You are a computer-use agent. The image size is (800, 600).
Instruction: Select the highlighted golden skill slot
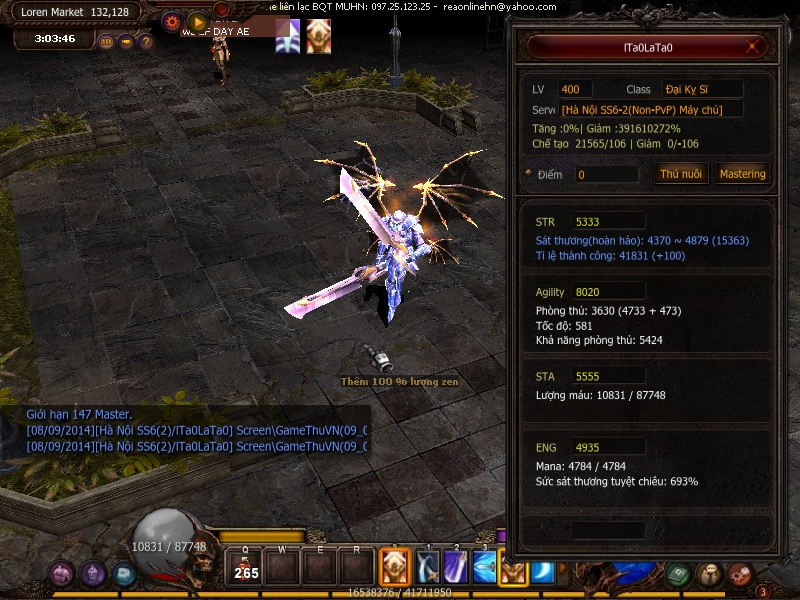pyautogui.click(x=395, y=568)
